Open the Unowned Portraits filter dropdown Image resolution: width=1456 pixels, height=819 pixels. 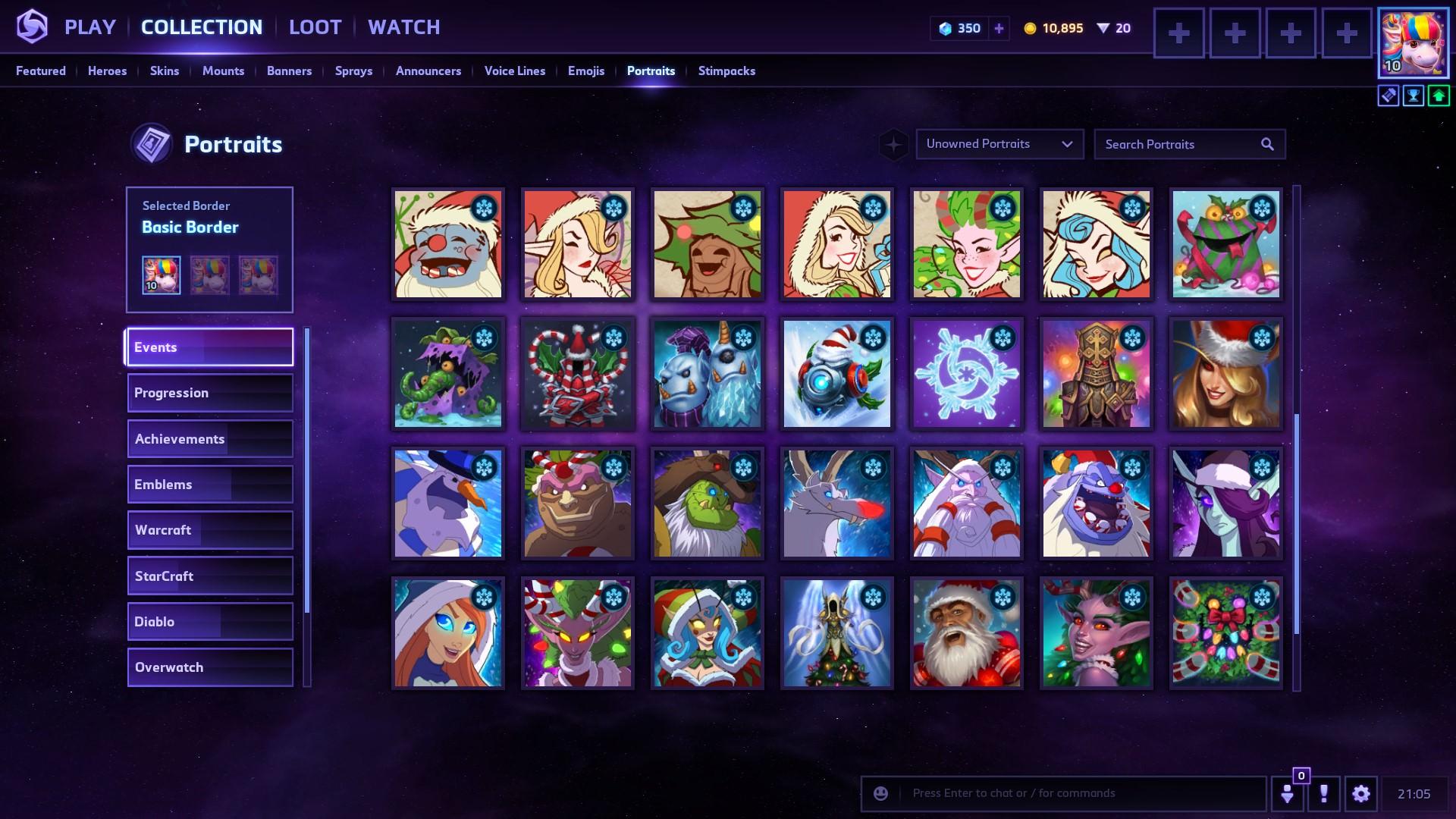999,144
